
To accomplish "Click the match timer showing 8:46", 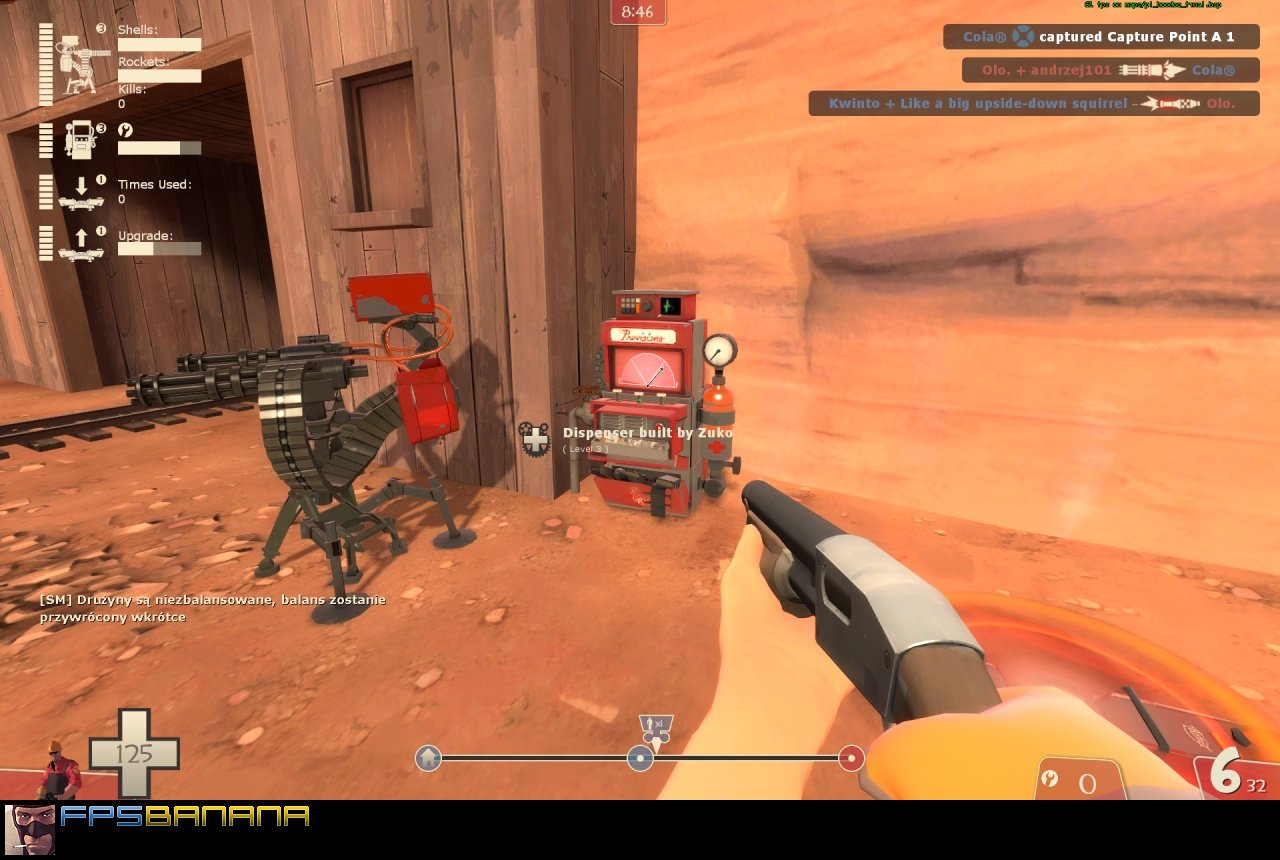I will click(638, 13).
